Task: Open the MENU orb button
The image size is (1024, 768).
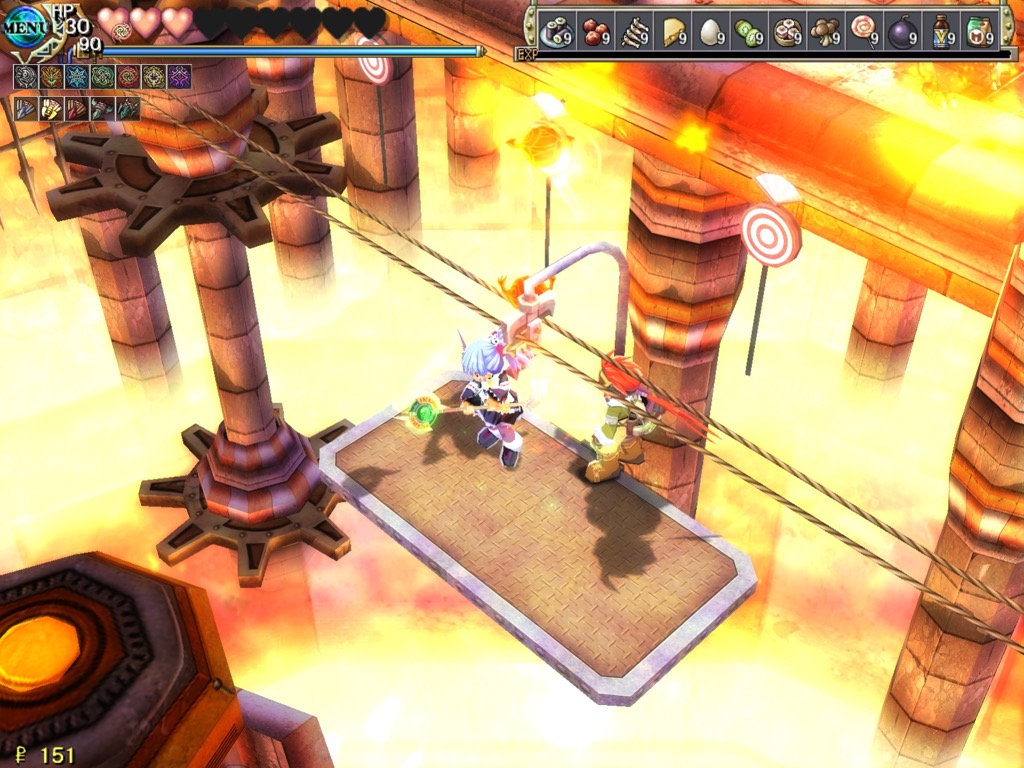Action: tap(26, 27)
